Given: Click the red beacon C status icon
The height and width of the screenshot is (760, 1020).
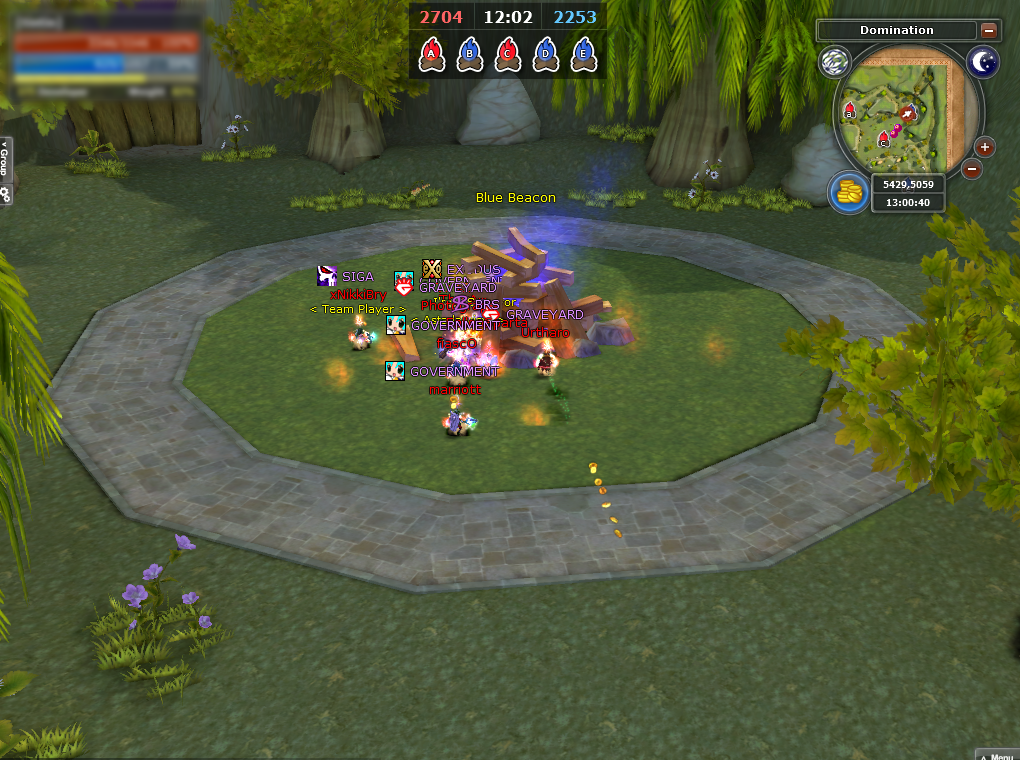Looking at the screenshot, I should tap(507, 53).
